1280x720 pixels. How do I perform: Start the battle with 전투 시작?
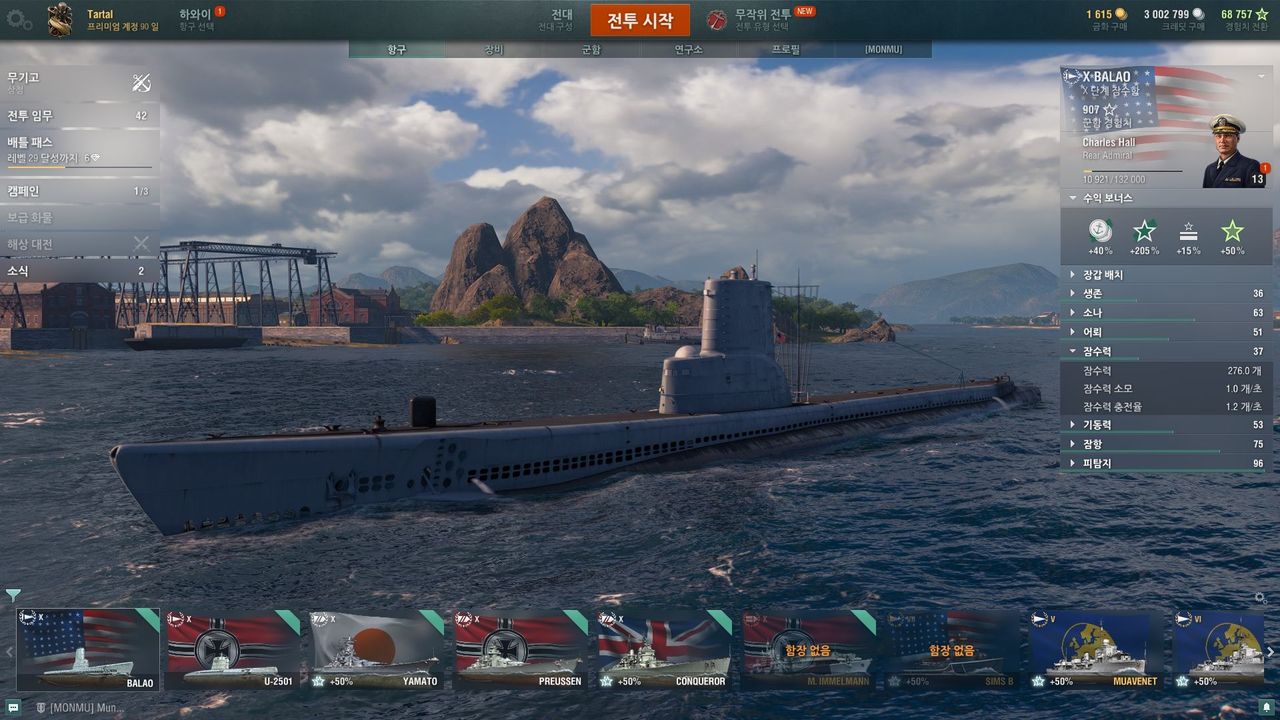[640, 20]
